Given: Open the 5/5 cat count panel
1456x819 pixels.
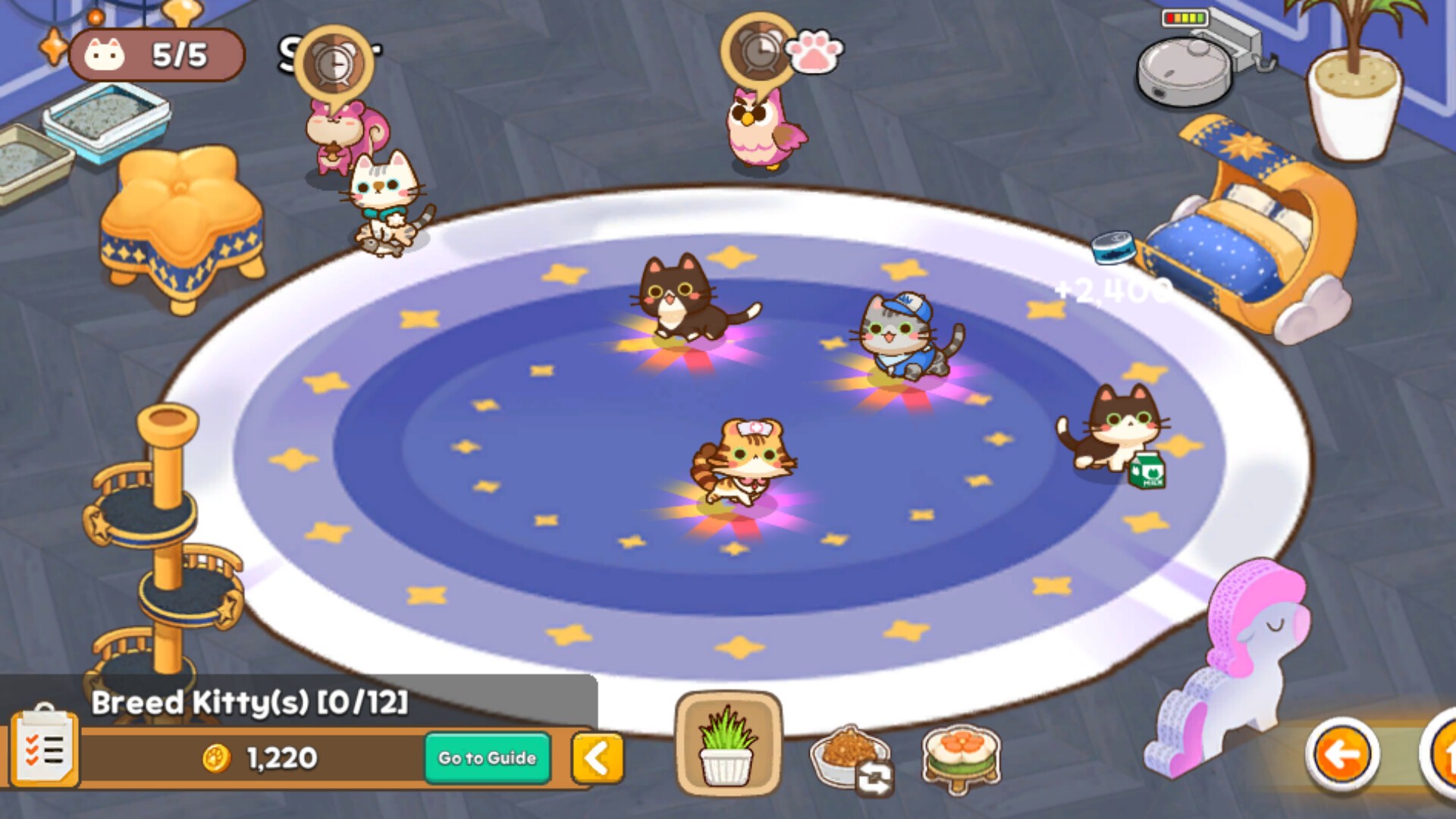Looking at the screenshot, I should [x=156, y=55].
